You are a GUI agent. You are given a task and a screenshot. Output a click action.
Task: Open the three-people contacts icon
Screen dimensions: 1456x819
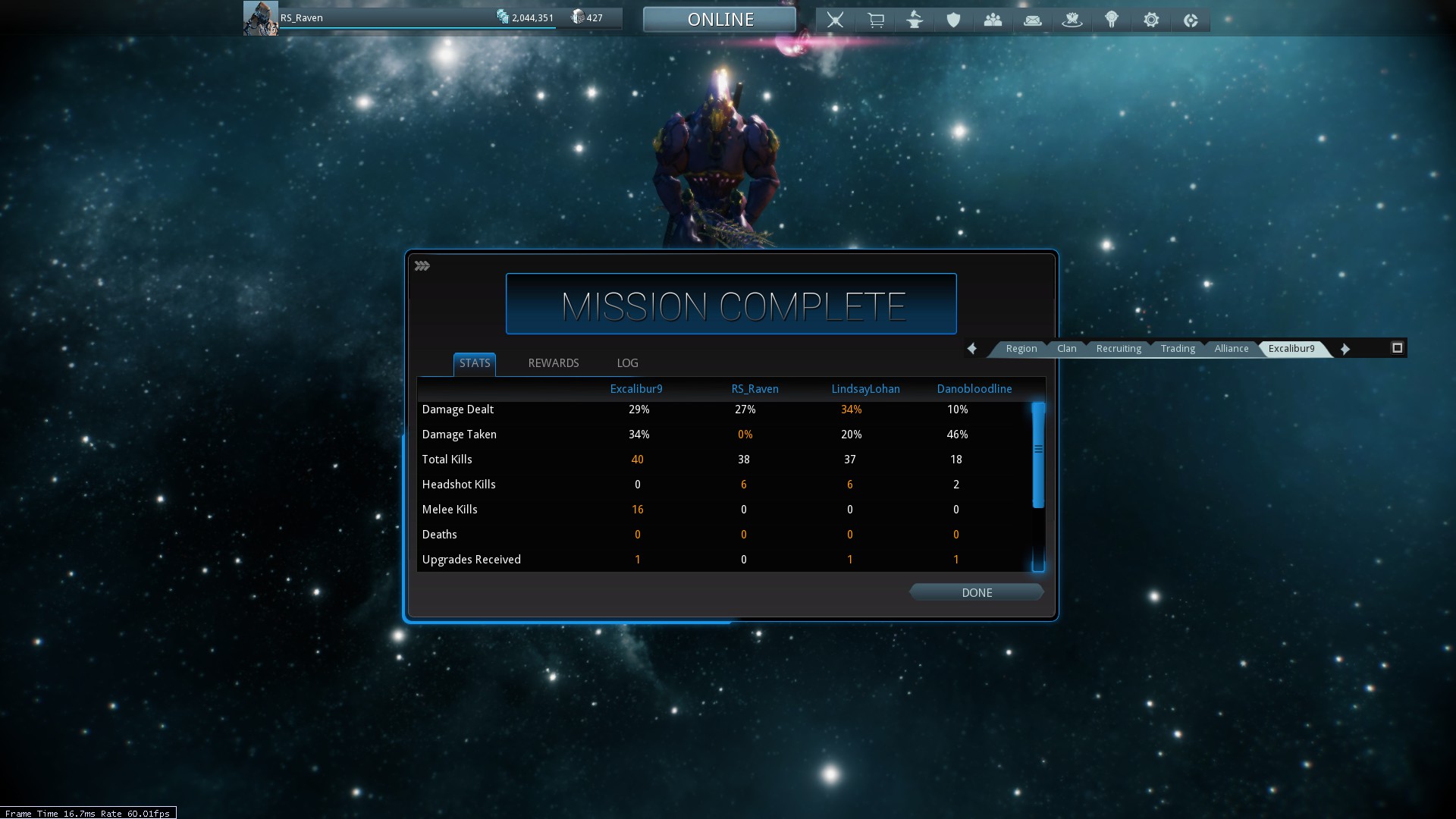(993, 20)
